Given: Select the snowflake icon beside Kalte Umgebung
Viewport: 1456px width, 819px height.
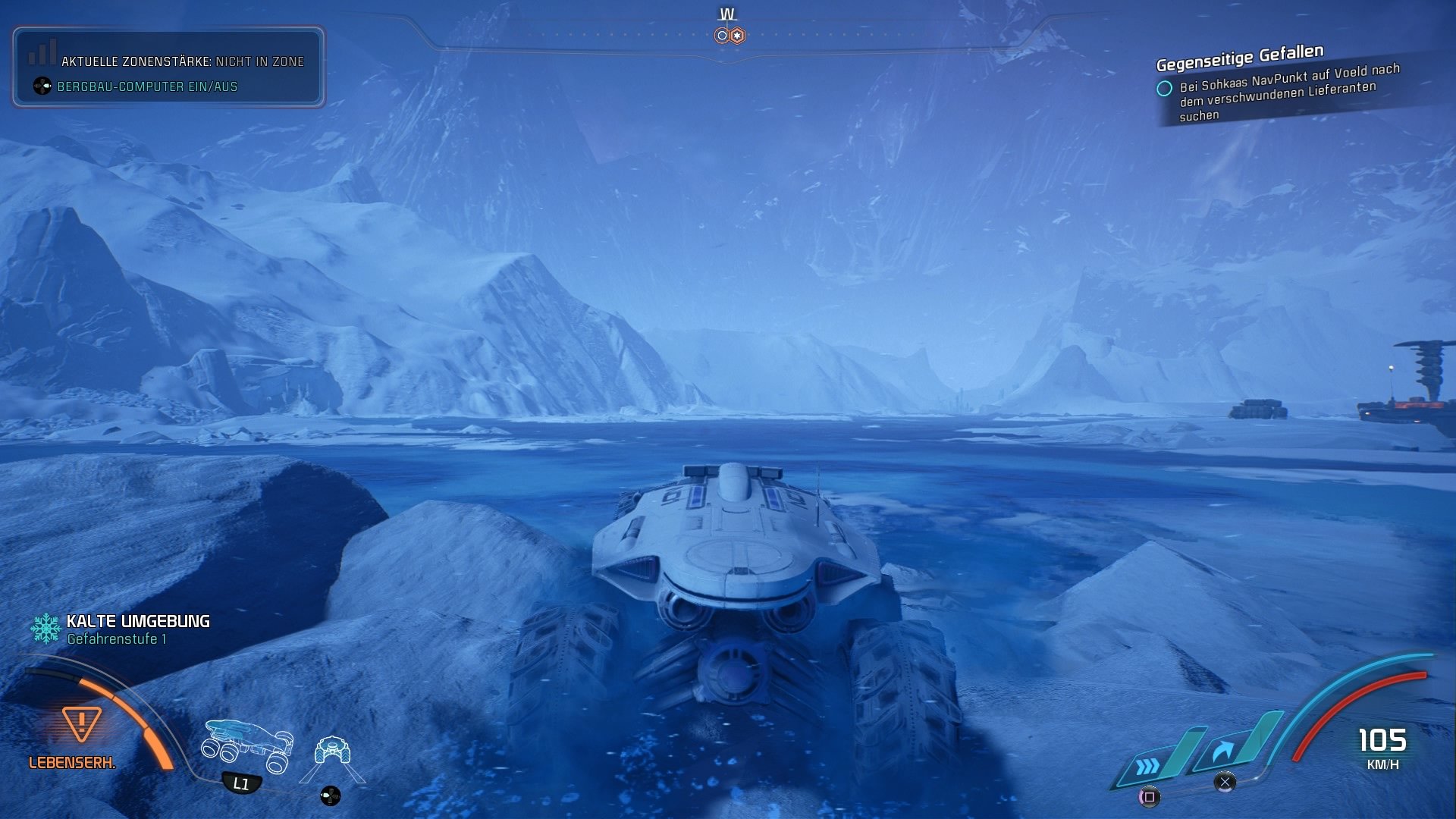Looking at the screenshot, I should 45,628.
